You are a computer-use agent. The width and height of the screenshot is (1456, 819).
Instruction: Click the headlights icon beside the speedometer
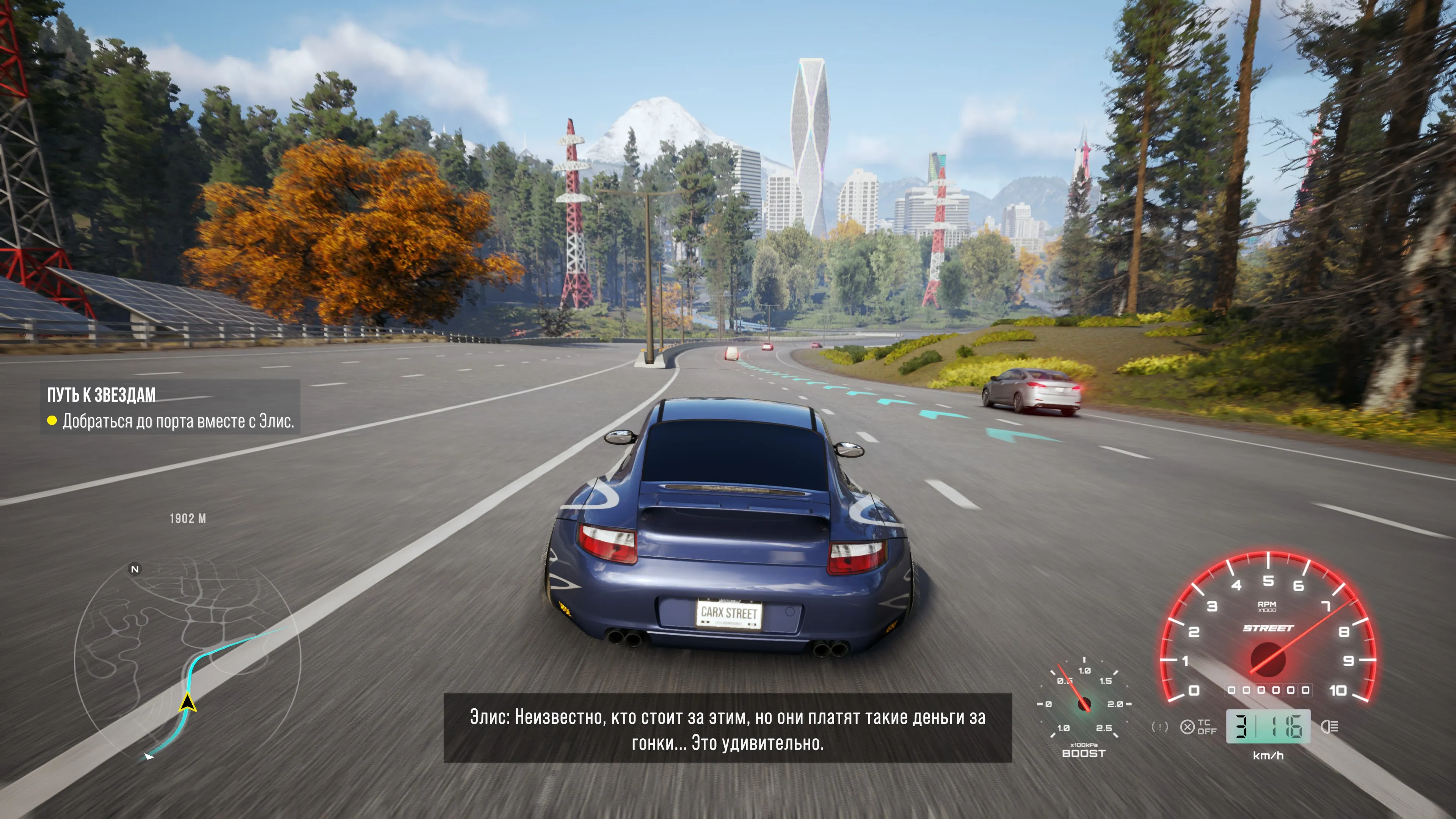1329,727
